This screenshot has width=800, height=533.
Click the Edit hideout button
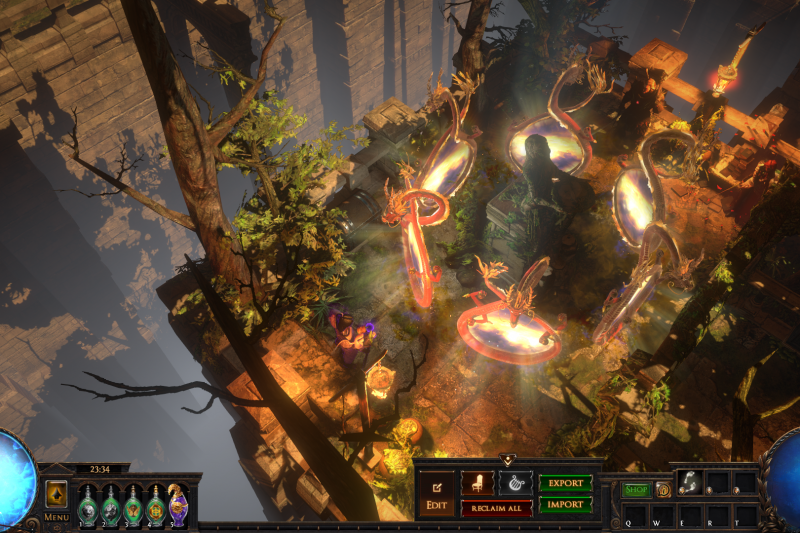(x=436, y=494)
